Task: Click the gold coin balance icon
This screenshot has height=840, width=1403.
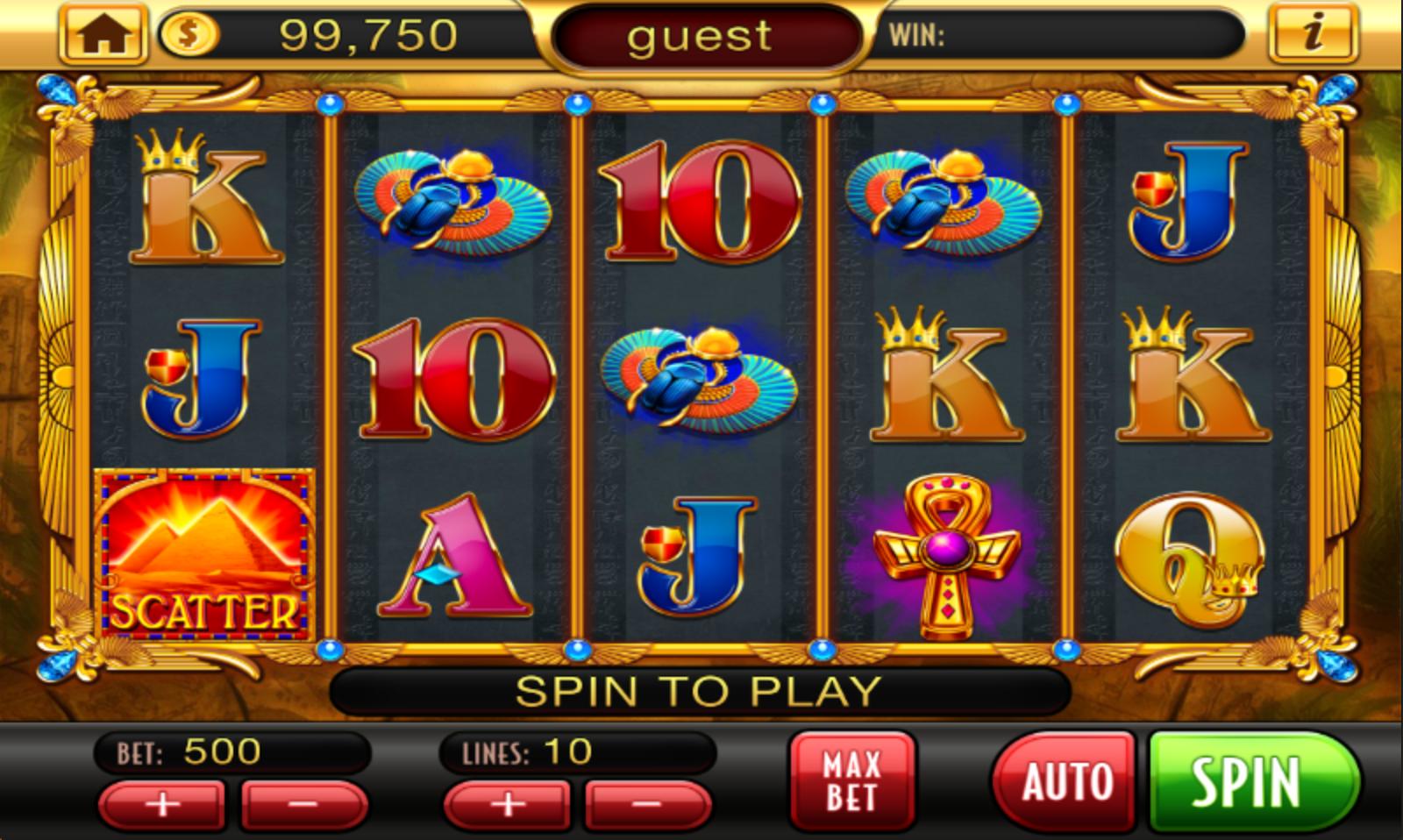Action: [x=187, y=34]
